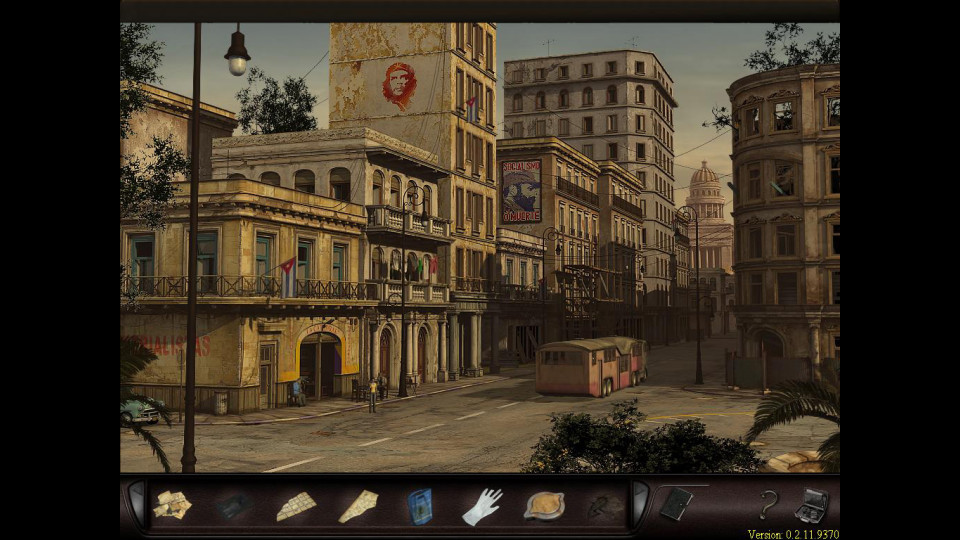The width and height of the screenshot is (960, 540).
Task: Select the blue packet item
Action: pyautogui.click(x=420, y=506)
